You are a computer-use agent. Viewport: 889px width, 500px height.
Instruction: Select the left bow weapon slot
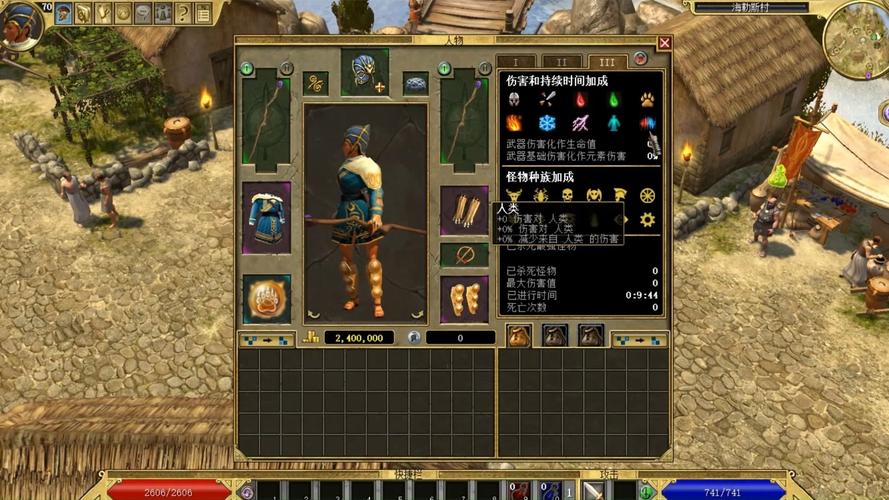tap(266, 120)
